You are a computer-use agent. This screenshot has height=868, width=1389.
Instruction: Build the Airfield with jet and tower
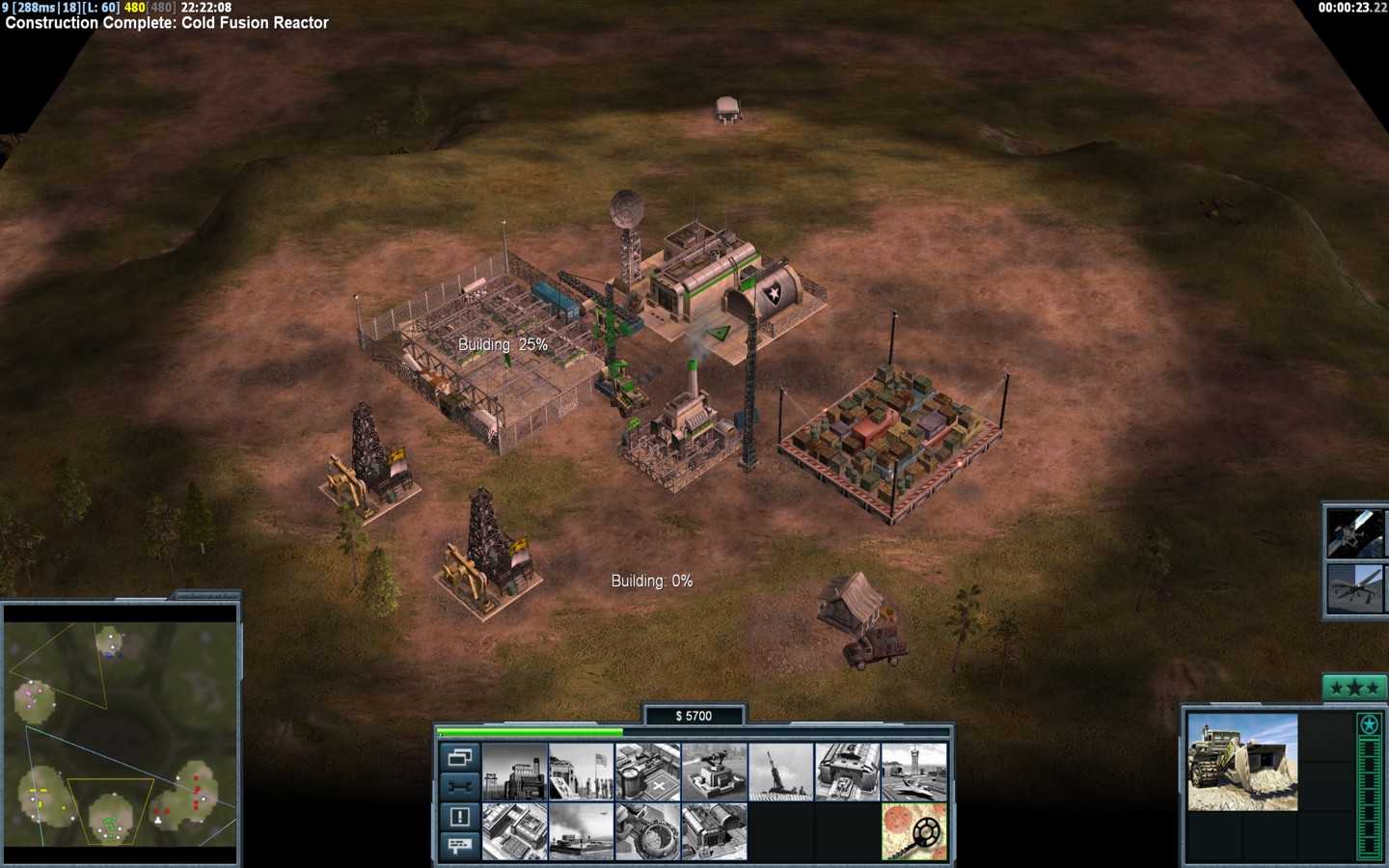[913, 771]
